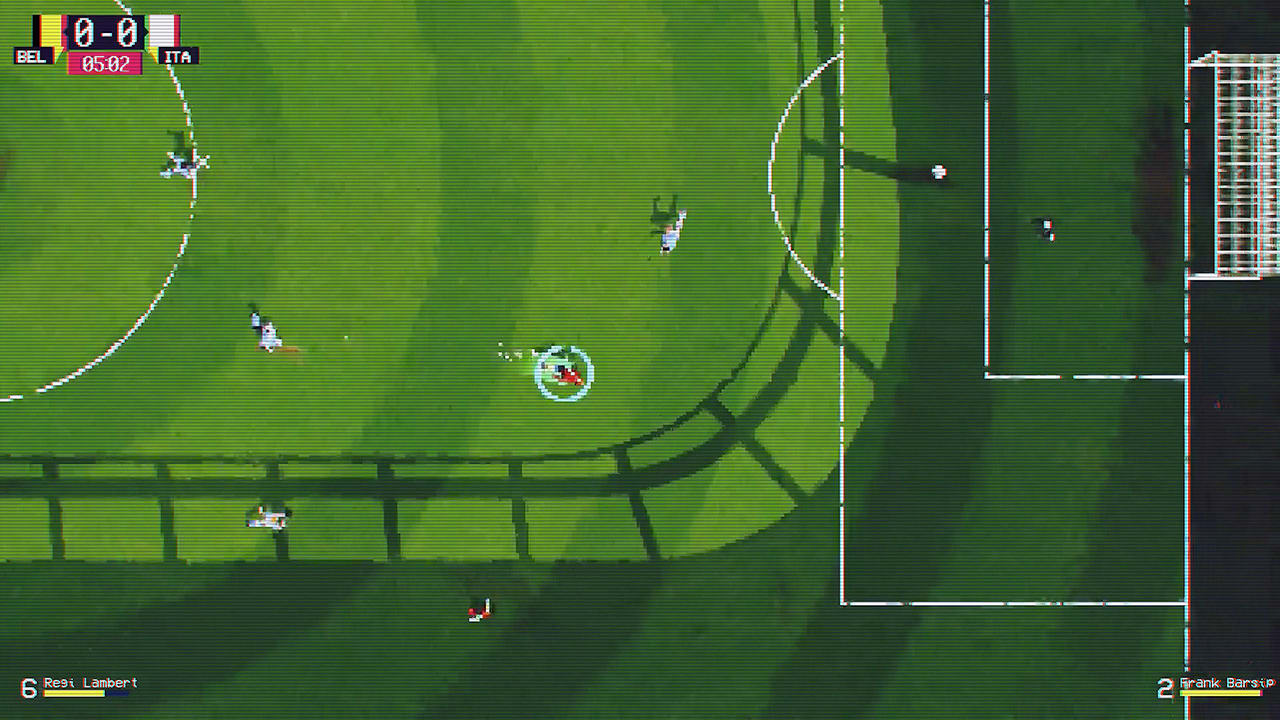Select the ITA team label

pos(178,56)
